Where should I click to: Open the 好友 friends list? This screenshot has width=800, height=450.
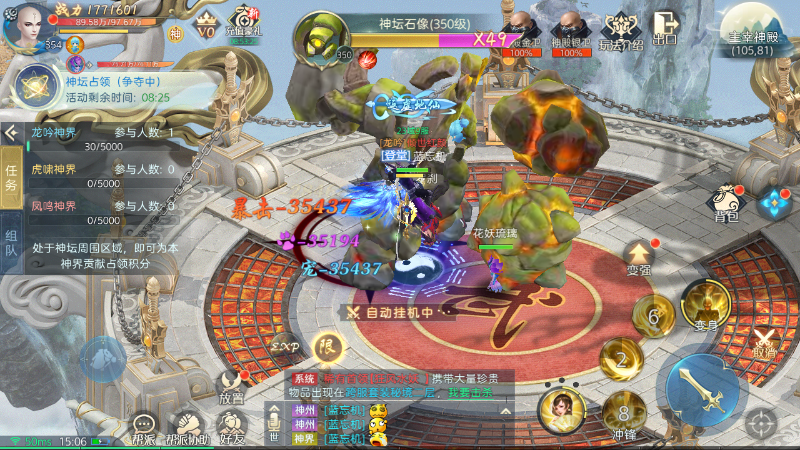[x=232, y=425]
